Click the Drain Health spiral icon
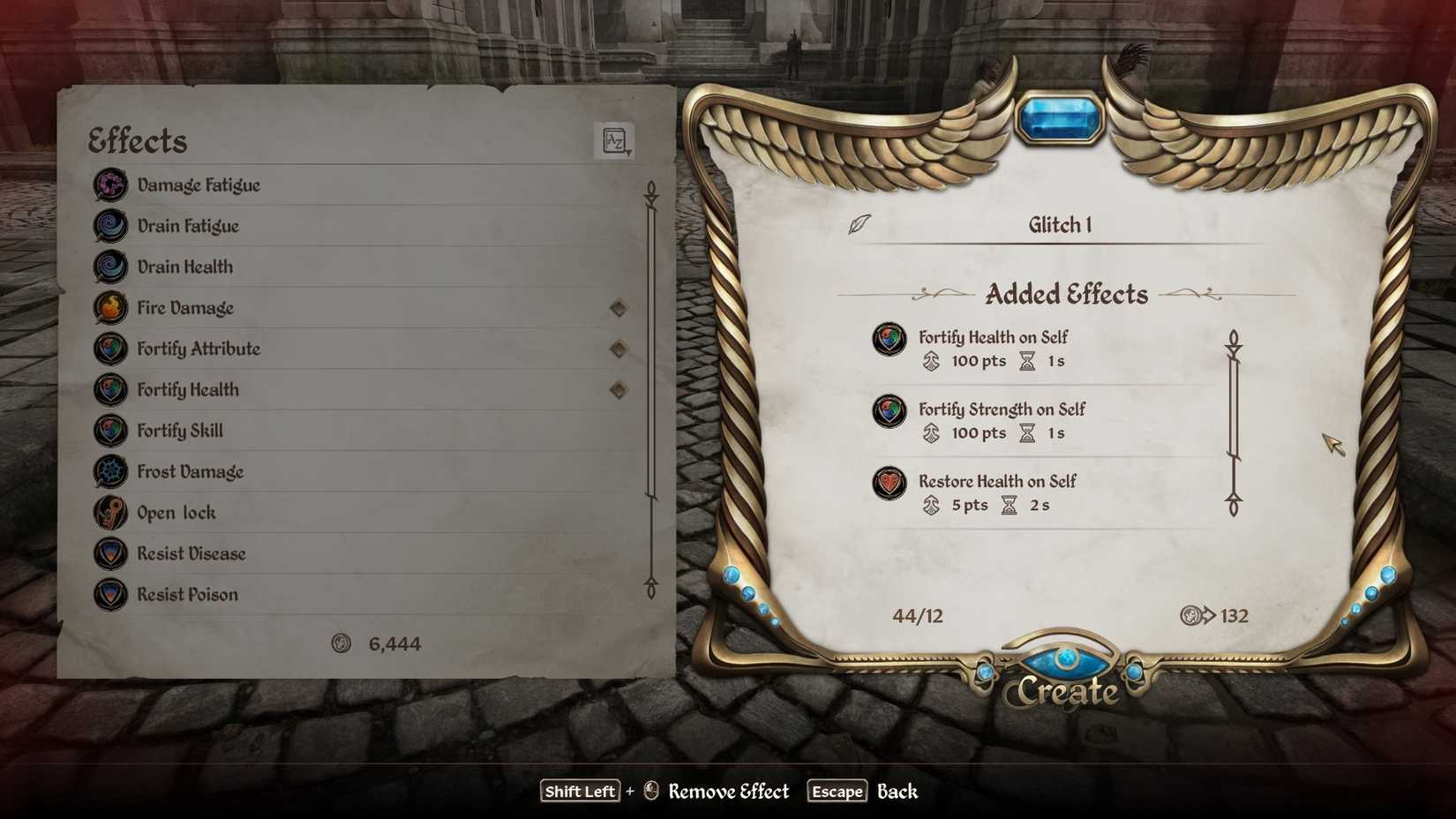The image size is (1456, 819). point(110,267)
